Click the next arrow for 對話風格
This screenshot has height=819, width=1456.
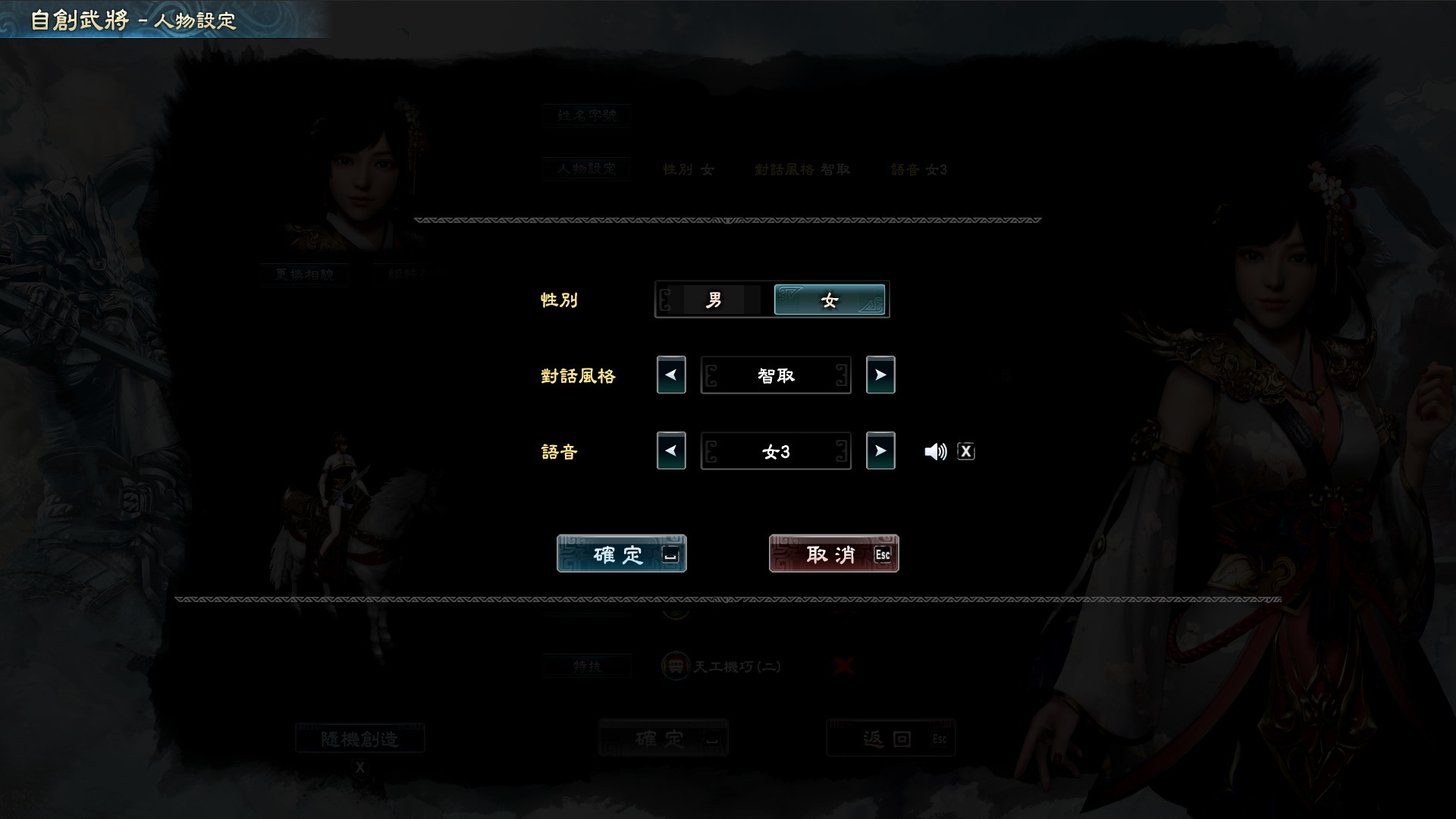[880, 375]
